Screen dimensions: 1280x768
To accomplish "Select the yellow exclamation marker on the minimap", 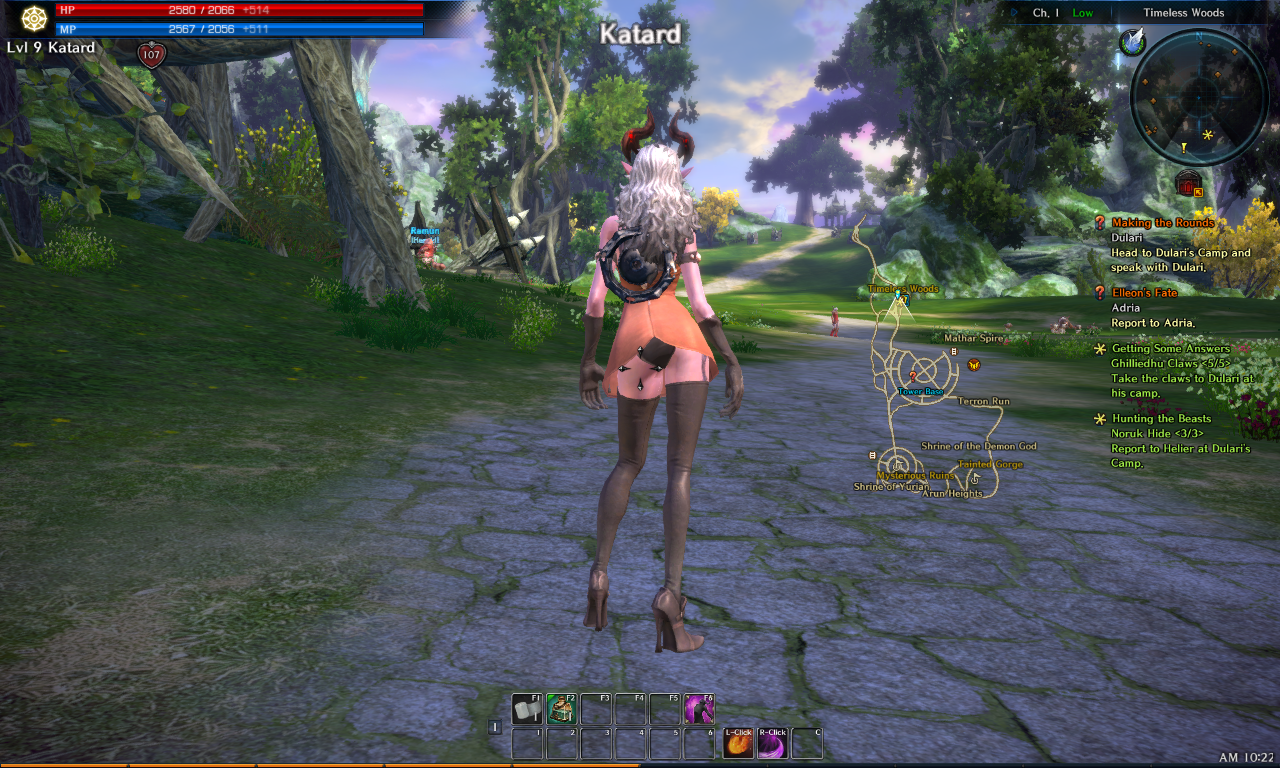I will tap(1183, 148).
